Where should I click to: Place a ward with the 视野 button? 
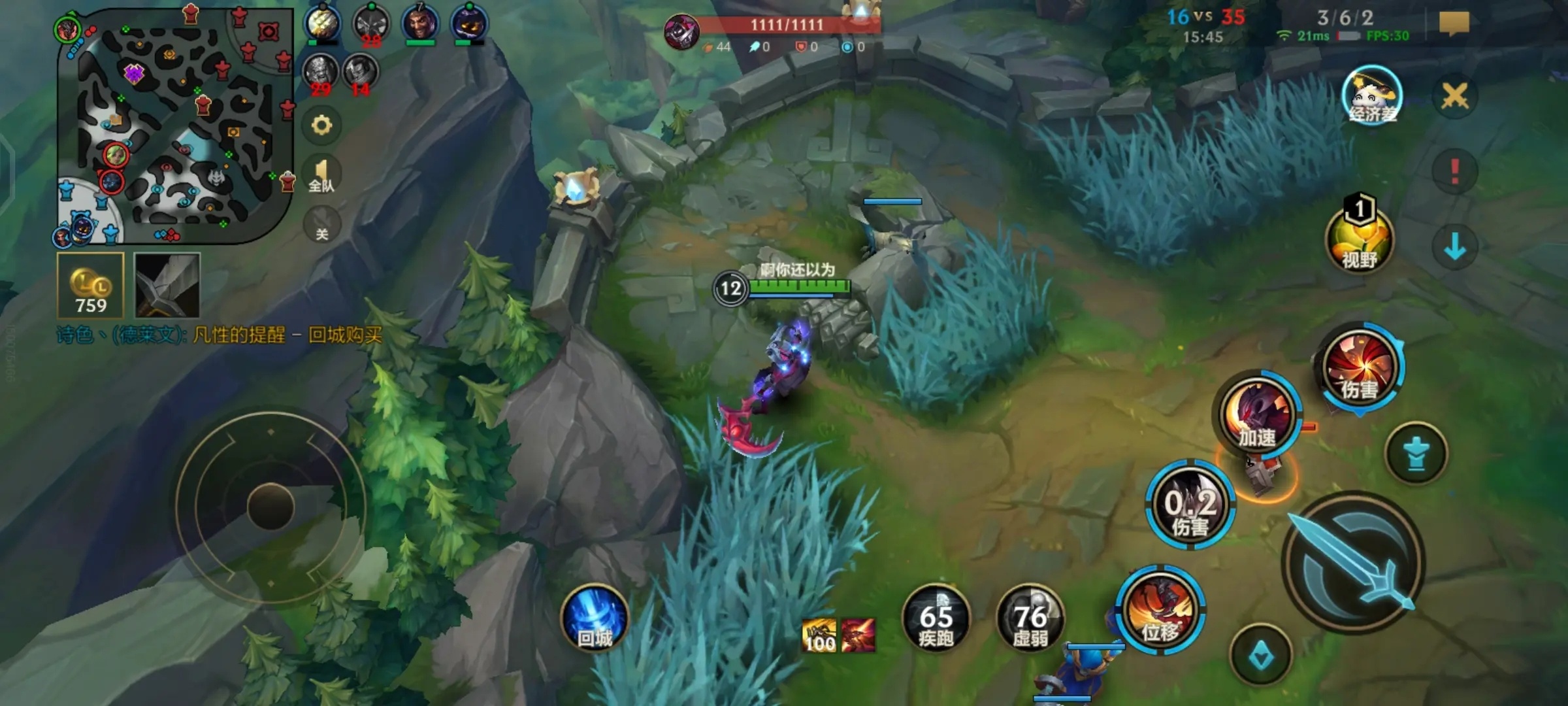(x=1360, y=239)
